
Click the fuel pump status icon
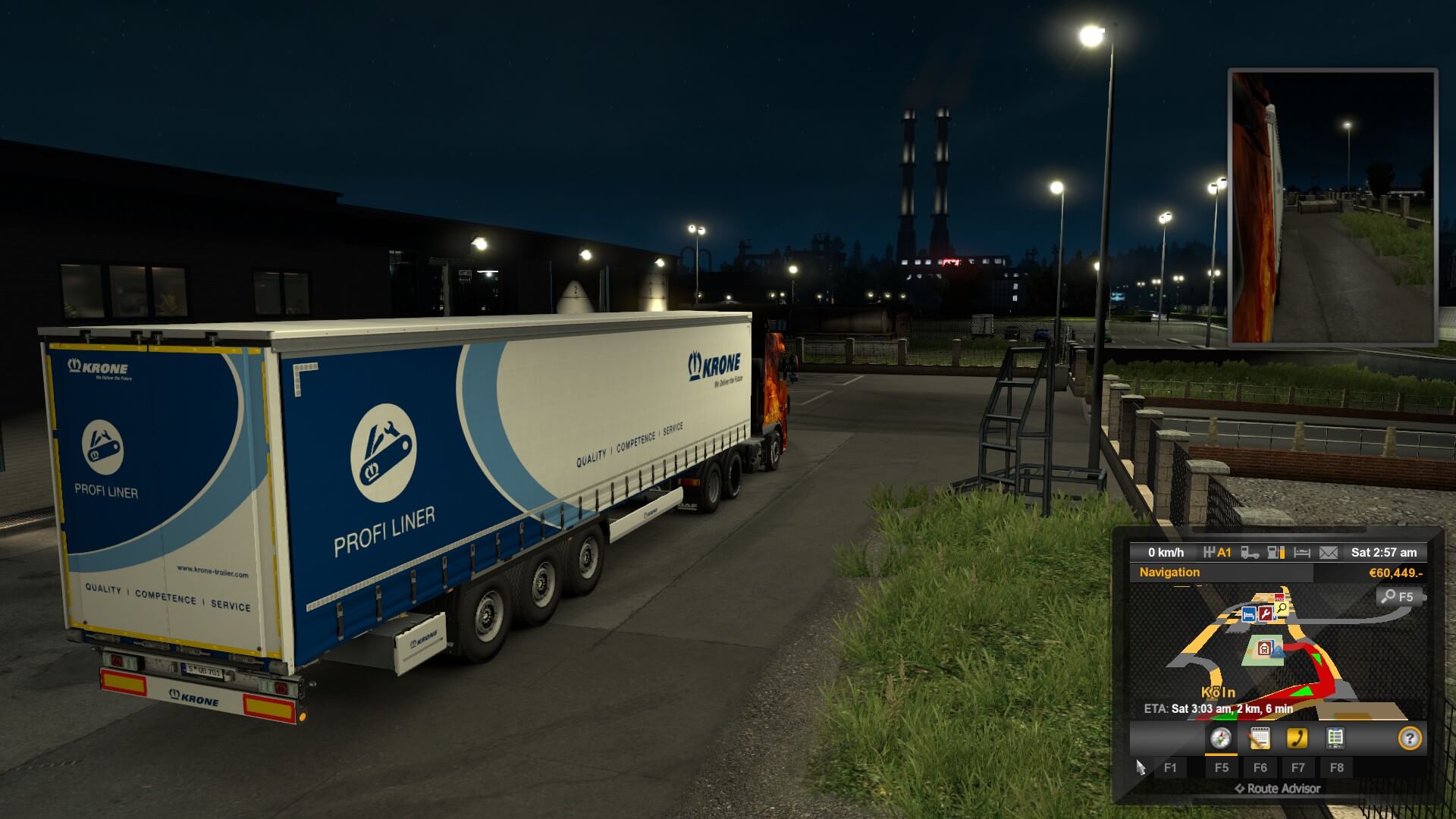tap(1276, 553)
